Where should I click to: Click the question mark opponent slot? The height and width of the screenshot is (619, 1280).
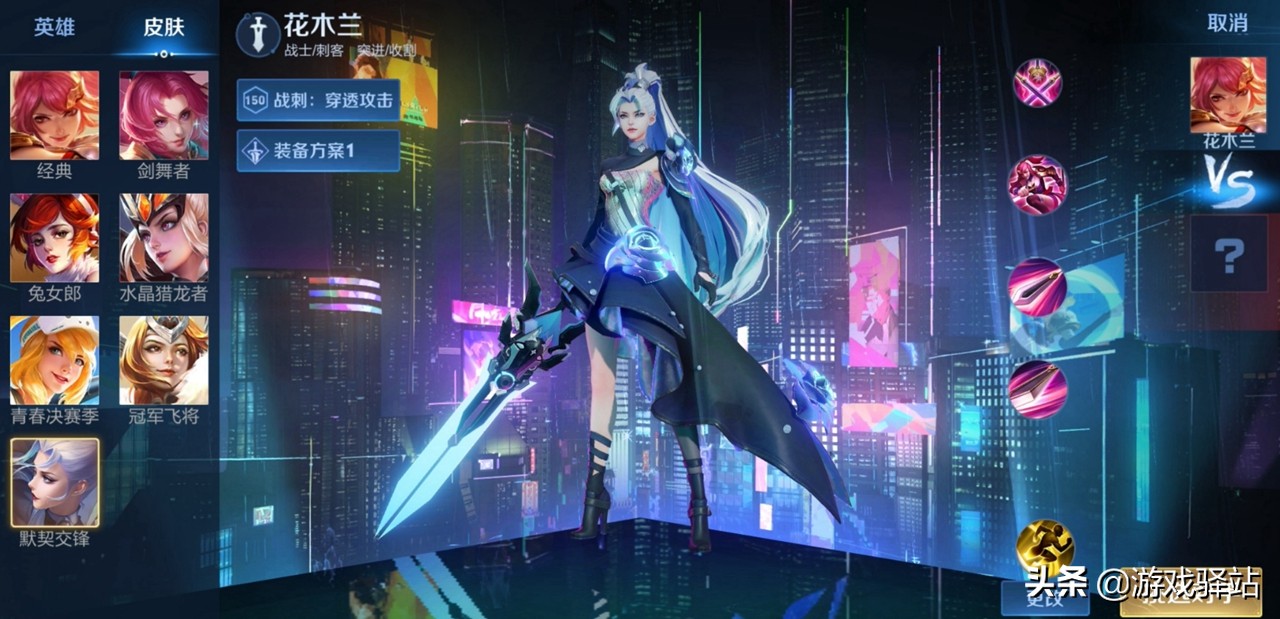[1228, 253]
